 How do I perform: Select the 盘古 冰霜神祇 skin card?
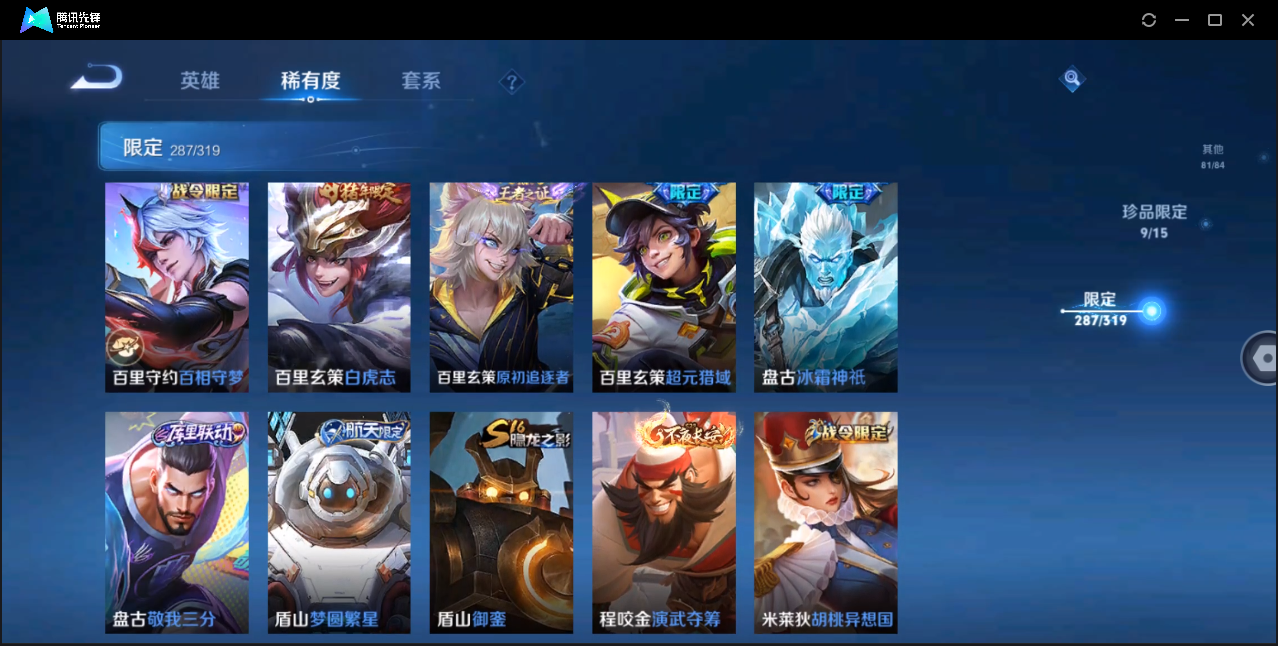point(825,287)
